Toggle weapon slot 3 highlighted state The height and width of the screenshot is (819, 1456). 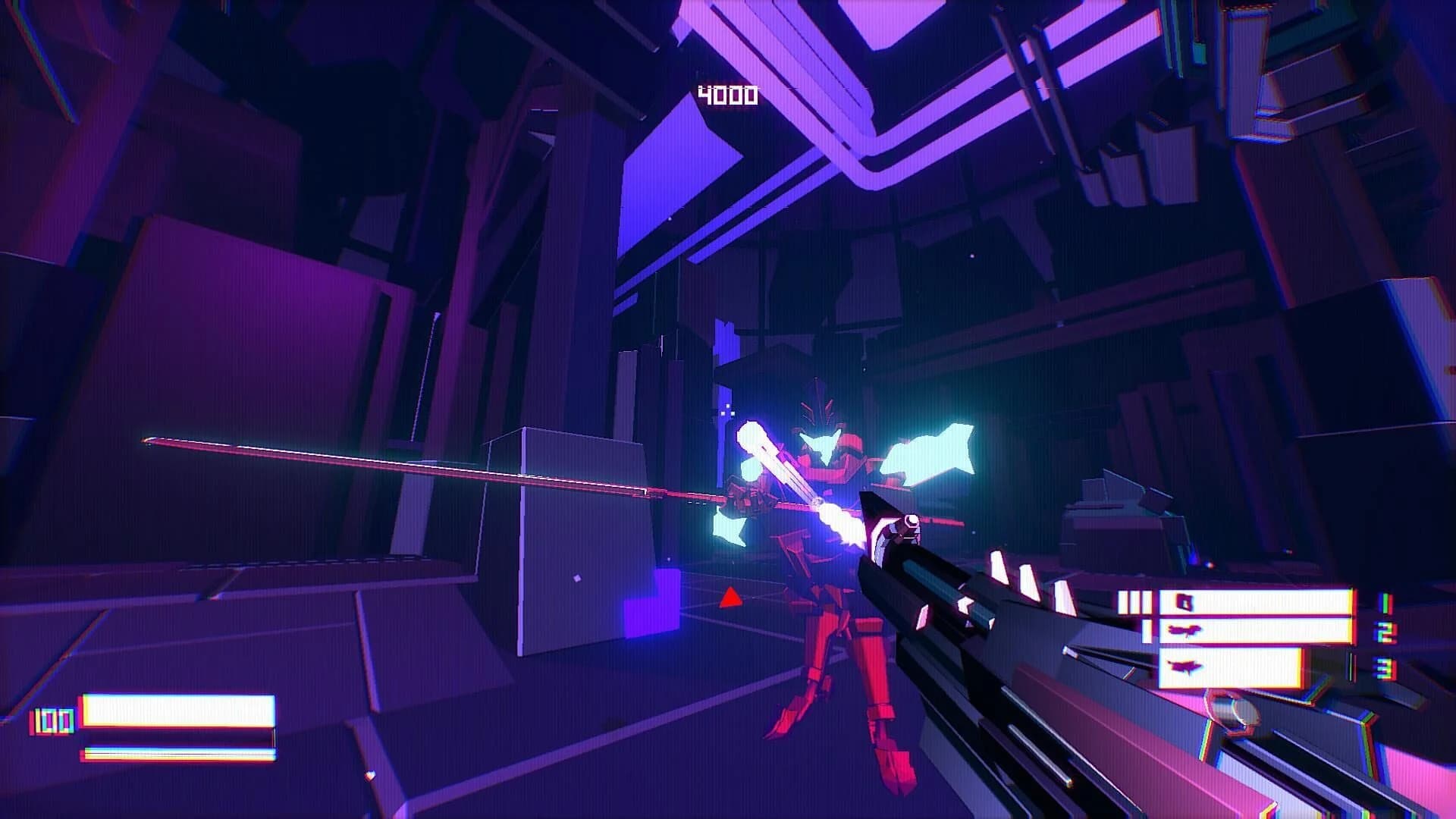[1228, 666]
